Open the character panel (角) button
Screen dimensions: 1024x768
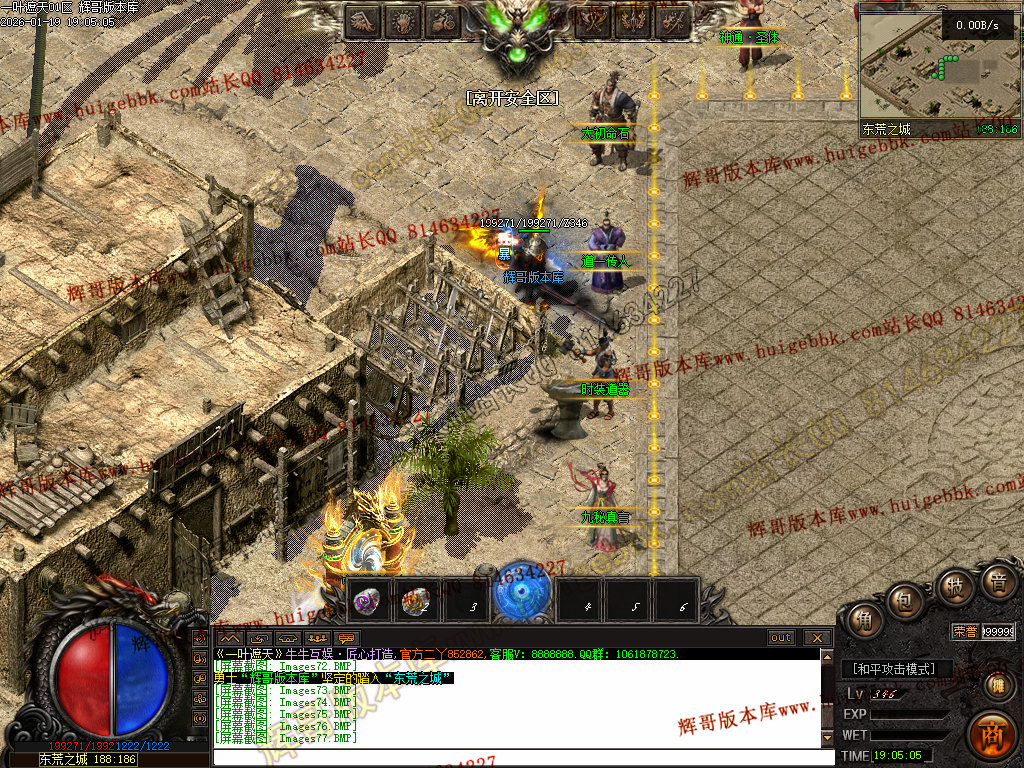click(x=862, y=621)
